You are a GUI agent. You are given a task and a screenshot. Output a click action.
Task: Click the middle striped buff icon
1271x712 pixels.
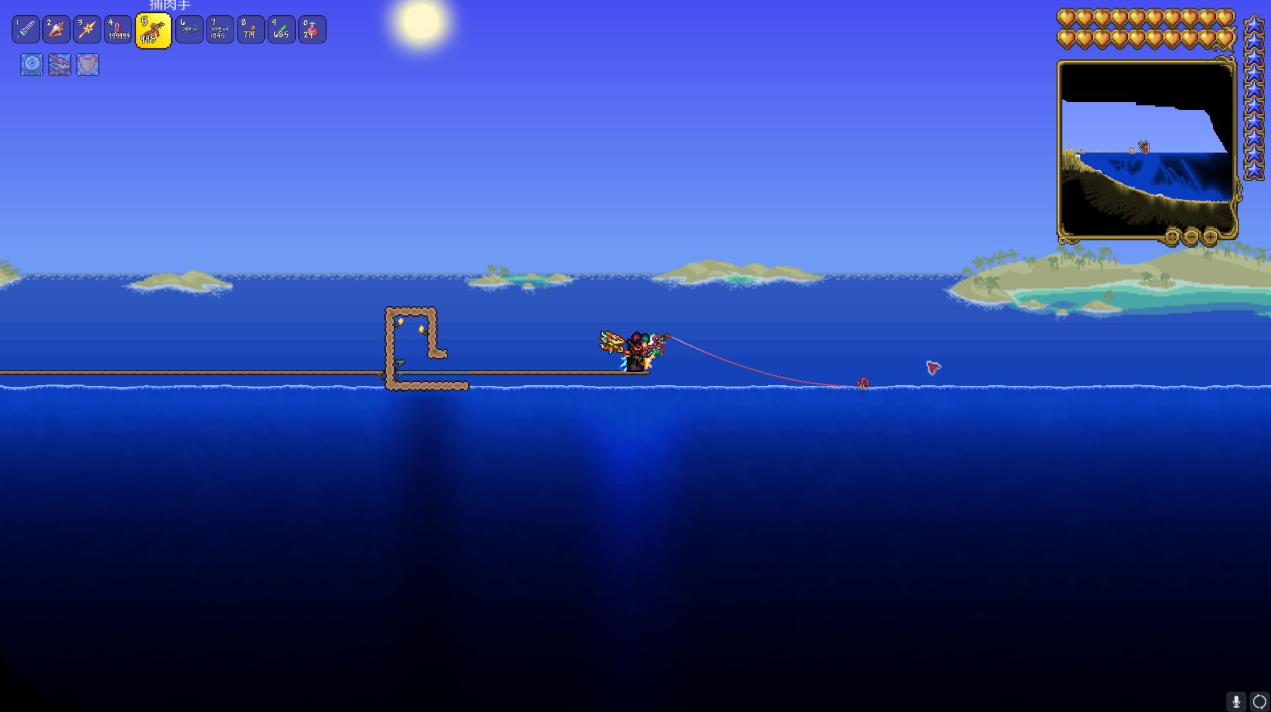60,65
